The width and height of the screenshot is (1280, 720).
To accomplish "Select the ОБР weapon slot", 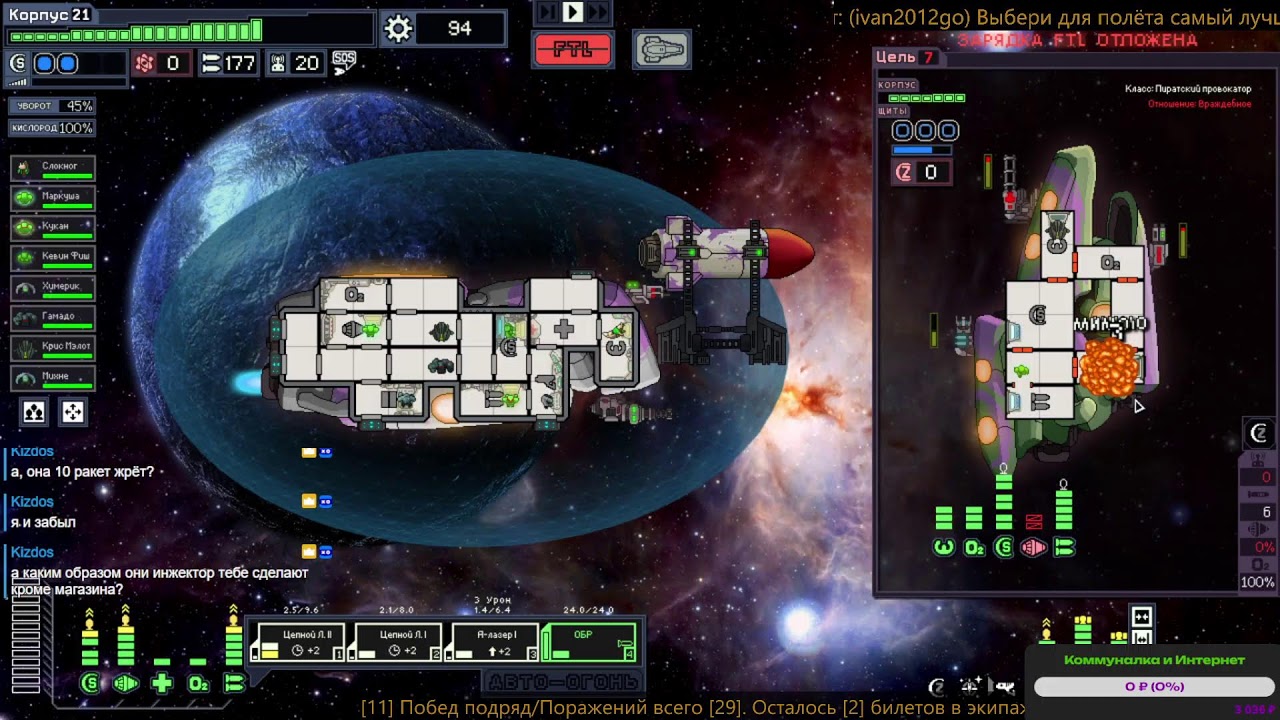I will click(588, 642).
